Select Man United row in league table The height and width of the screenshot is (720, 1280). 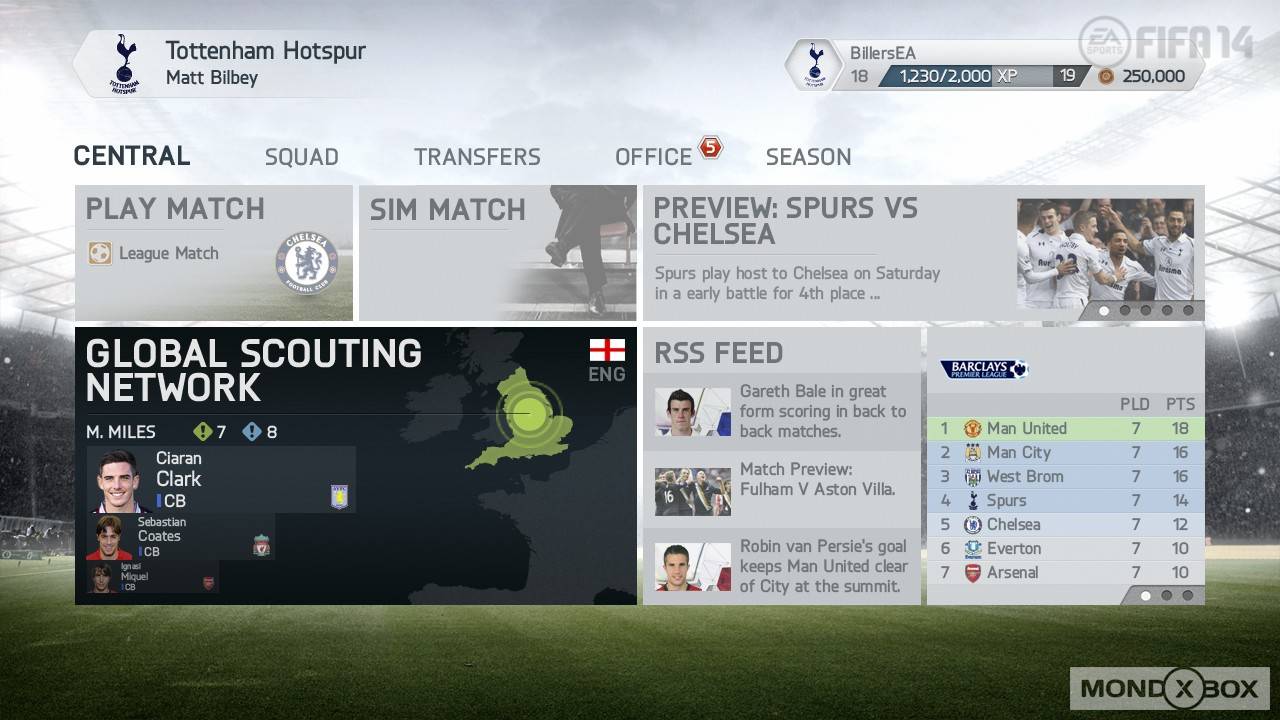click(1065, 428)
